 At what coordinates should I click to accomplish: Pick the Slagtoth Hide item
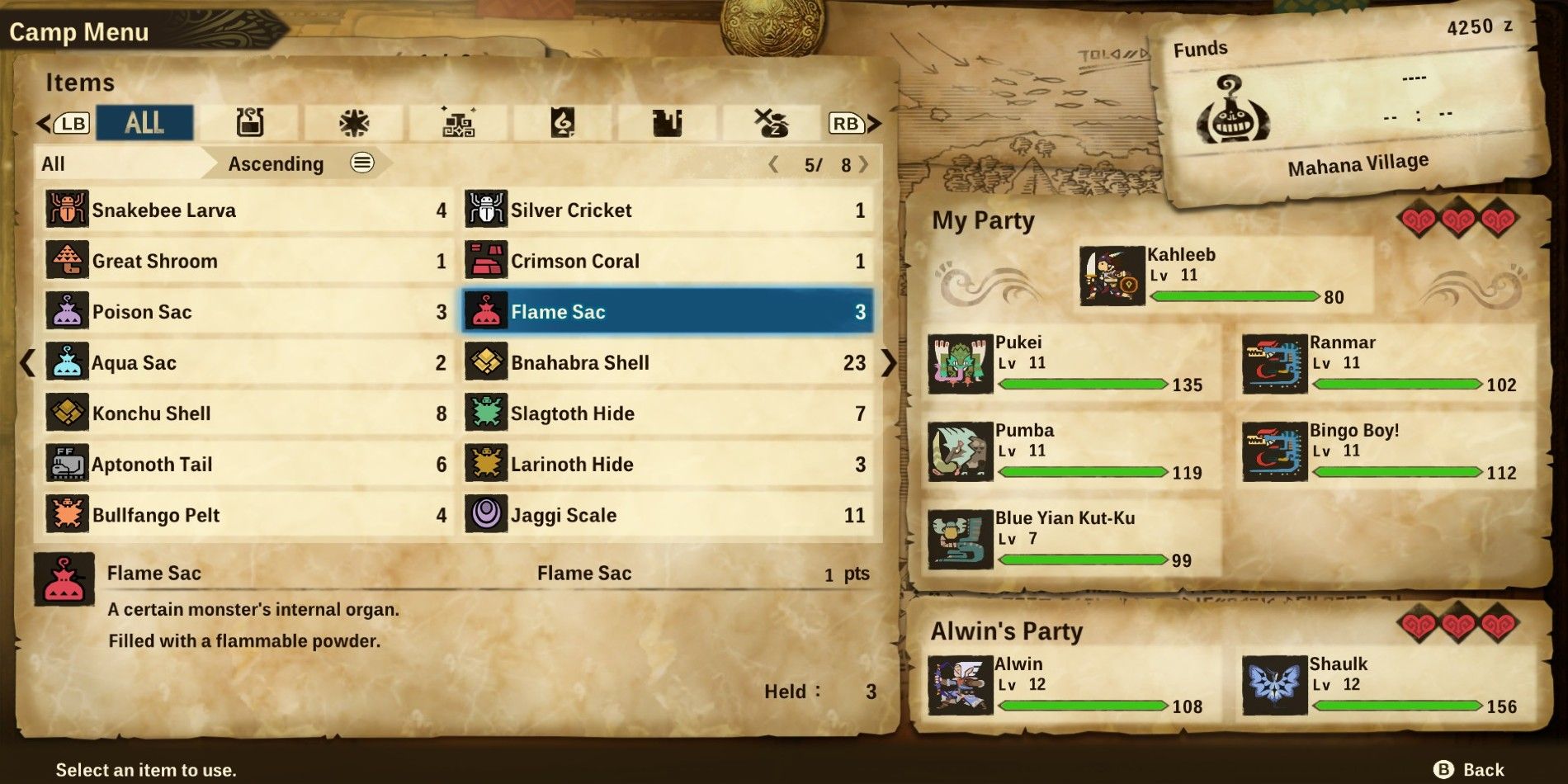(x=666, y=413)
